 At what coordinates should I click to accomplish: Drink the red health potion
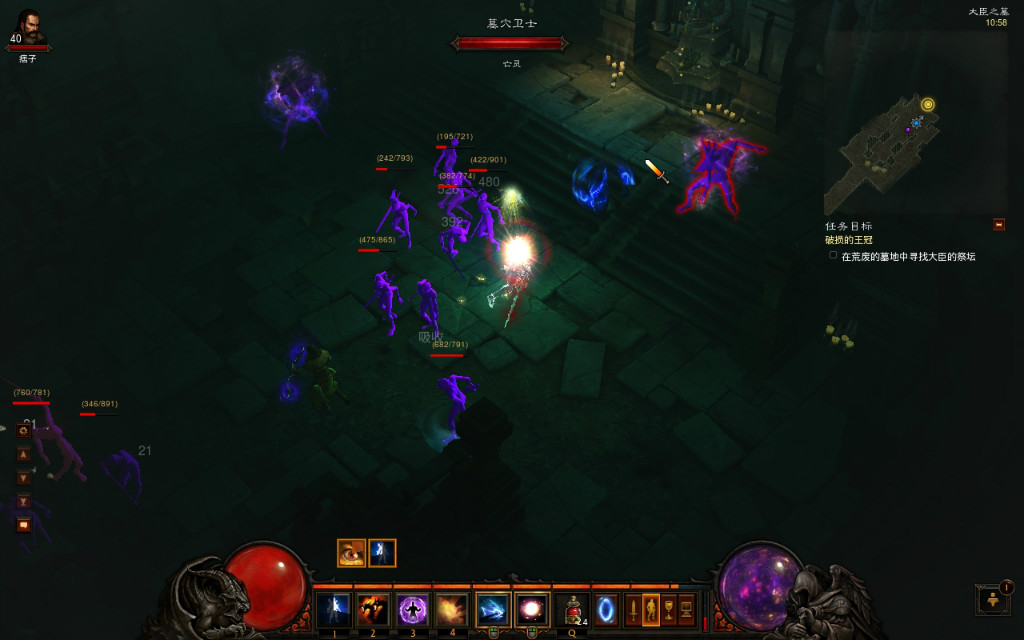572,608
